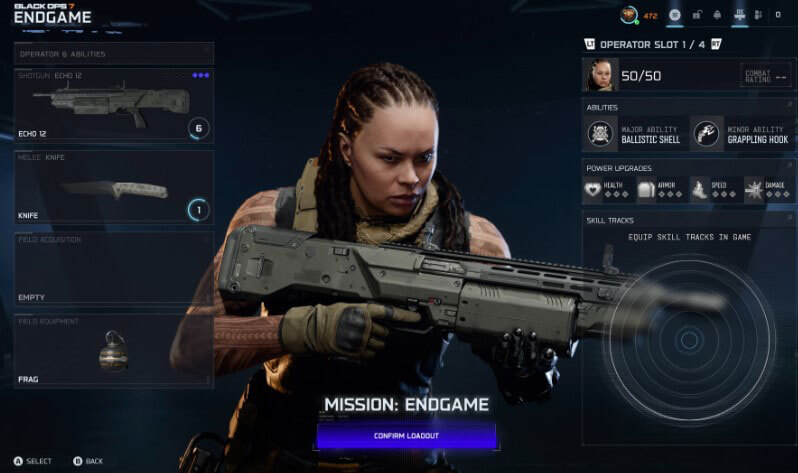
Task: Open the Operator & Abilities section
Action: (x=113, y=54)
